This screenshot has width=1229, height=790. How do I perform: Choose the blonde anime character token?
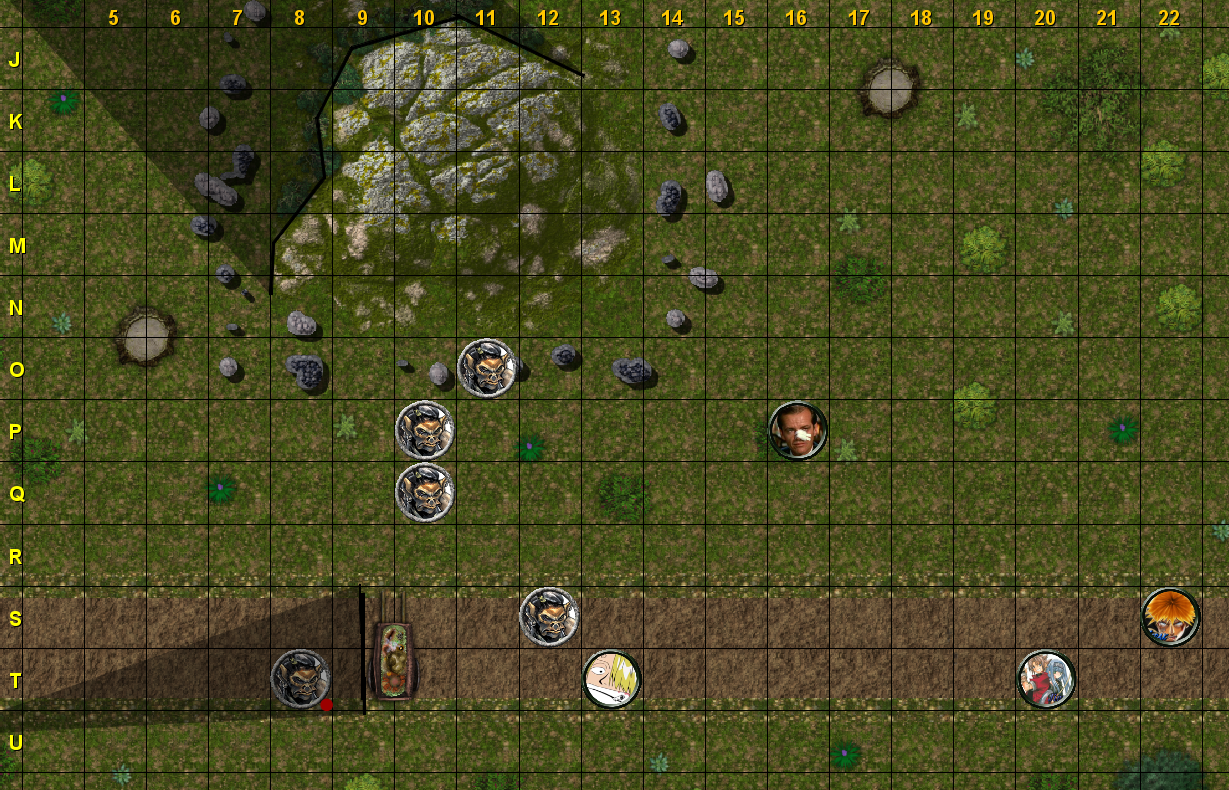tap(612, 679)
